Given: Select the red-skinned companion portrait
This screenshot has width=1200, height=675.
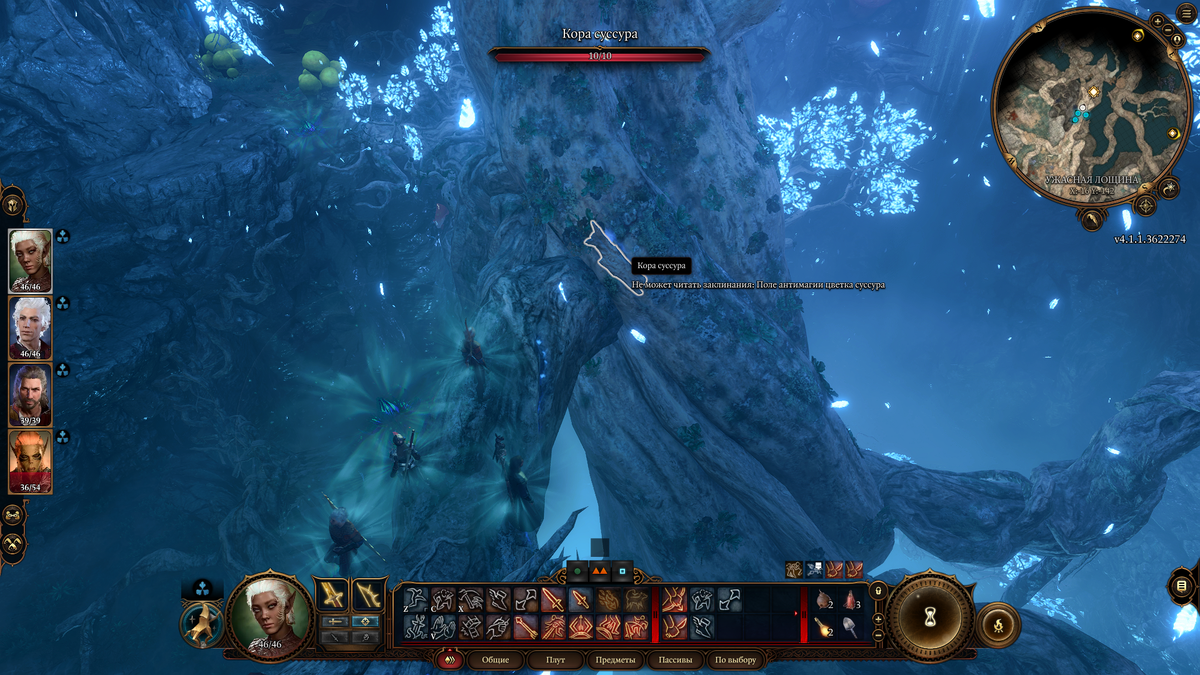Looking at the screenshot, I should (x=30, y=460).
